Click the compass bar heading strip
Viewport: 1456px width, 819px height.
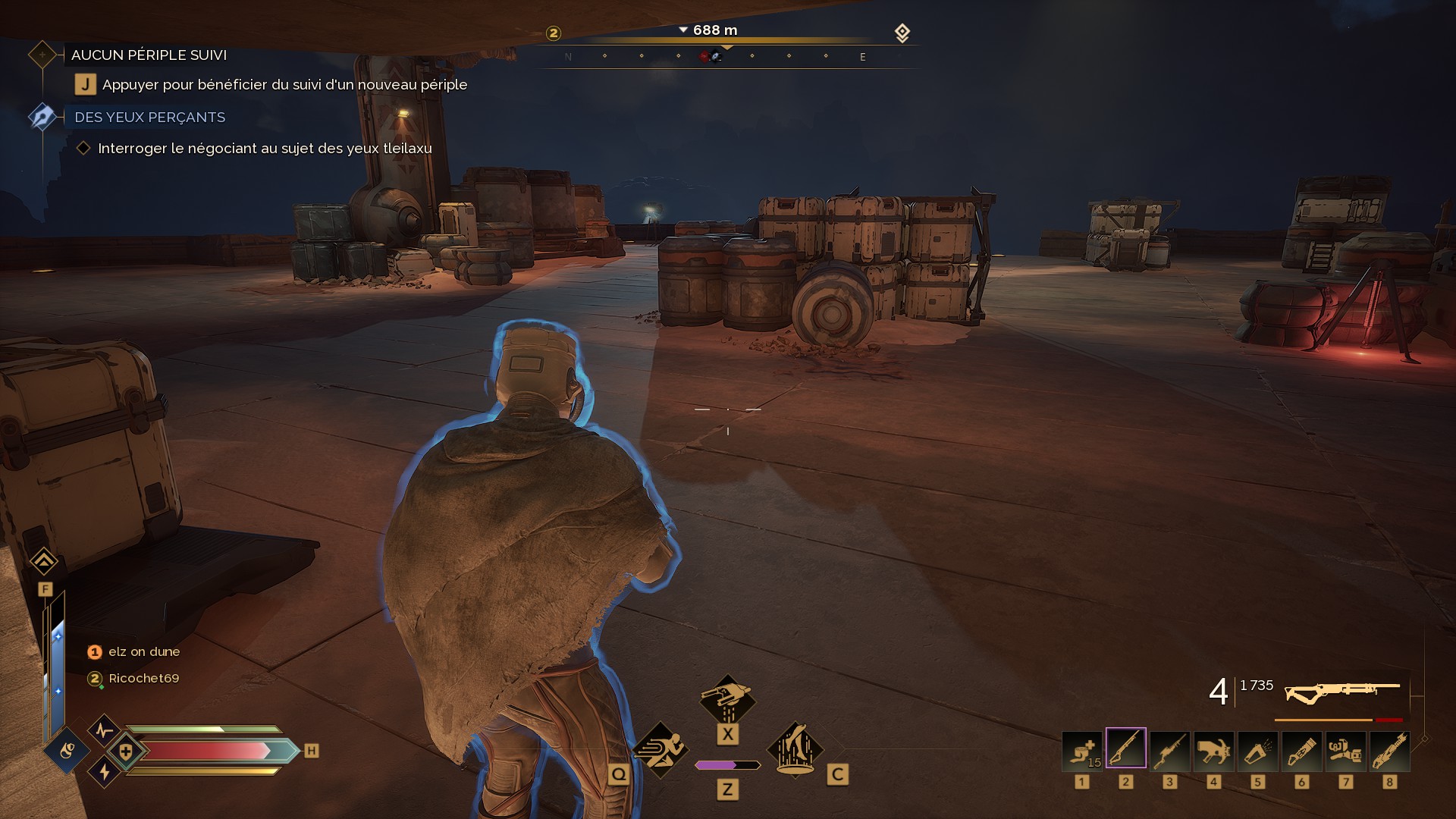tap(726, 56)
